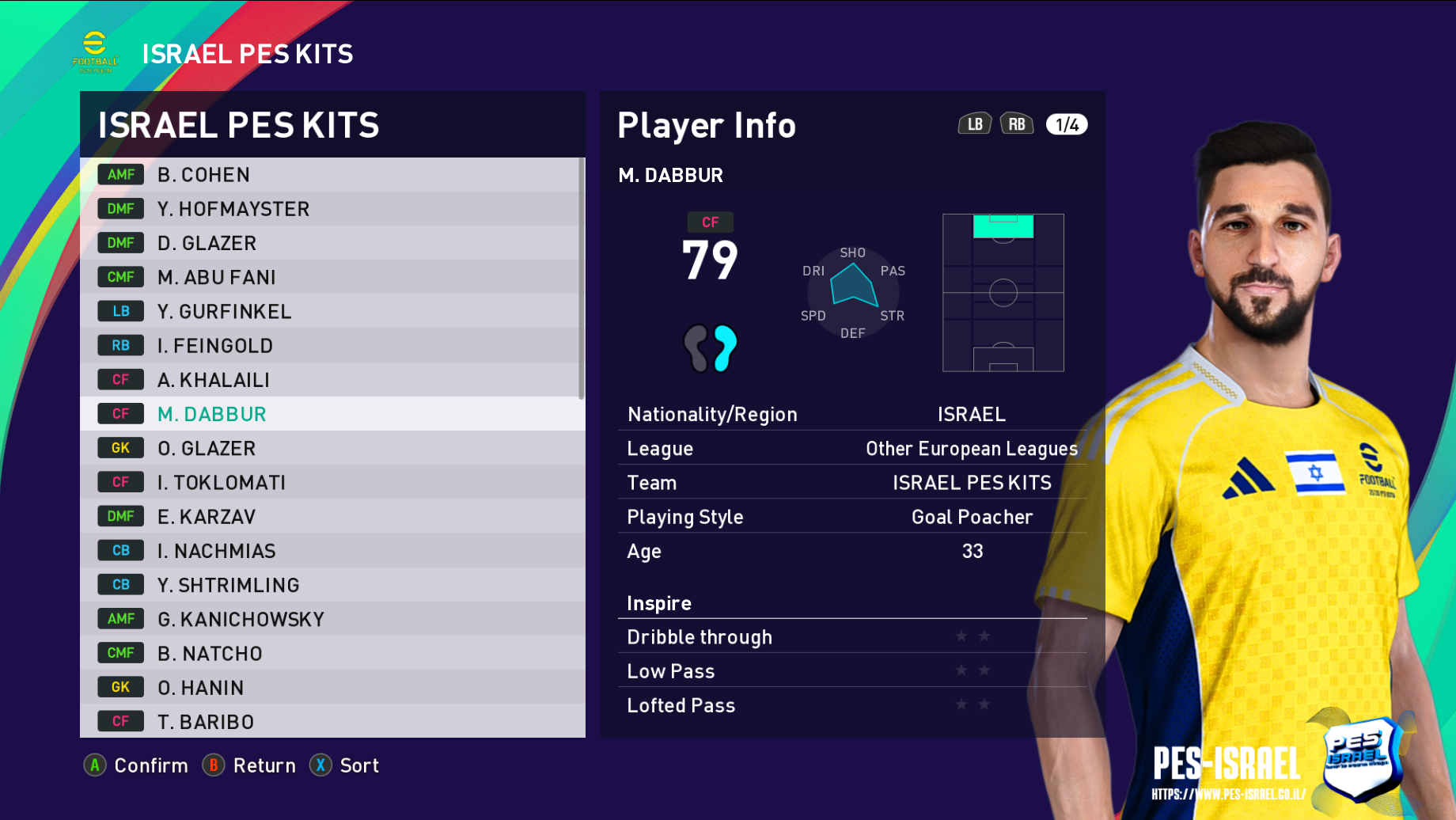Screen dimensions: 1456x820
Task: Select D. Glazer's row in the squad
Action: (x=332, y=243)
